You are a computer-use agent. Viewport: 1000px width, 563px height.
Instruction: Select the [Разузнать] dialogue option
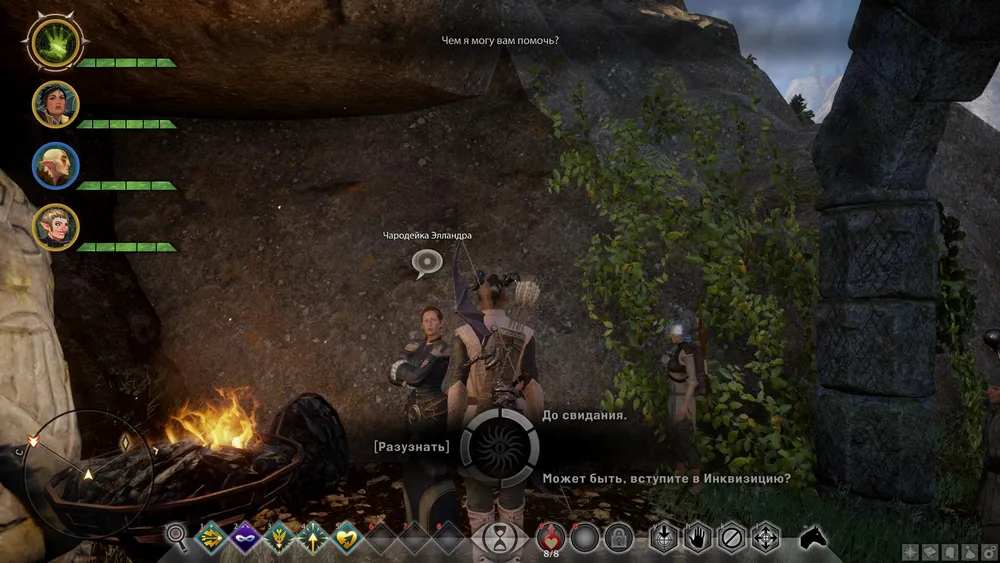(x=412, y=446)
